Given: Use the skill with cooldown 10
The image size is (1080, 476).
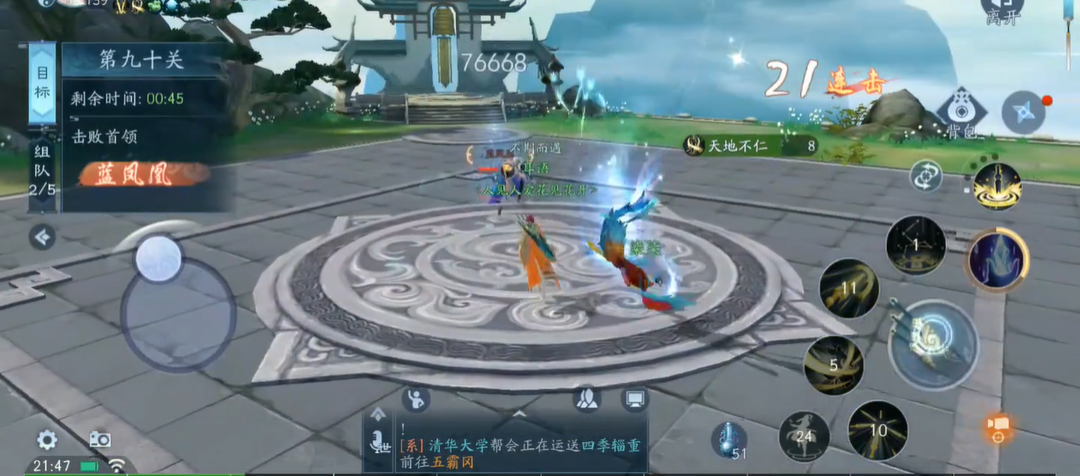Looking at the screenshot, I should pos(877,430).
